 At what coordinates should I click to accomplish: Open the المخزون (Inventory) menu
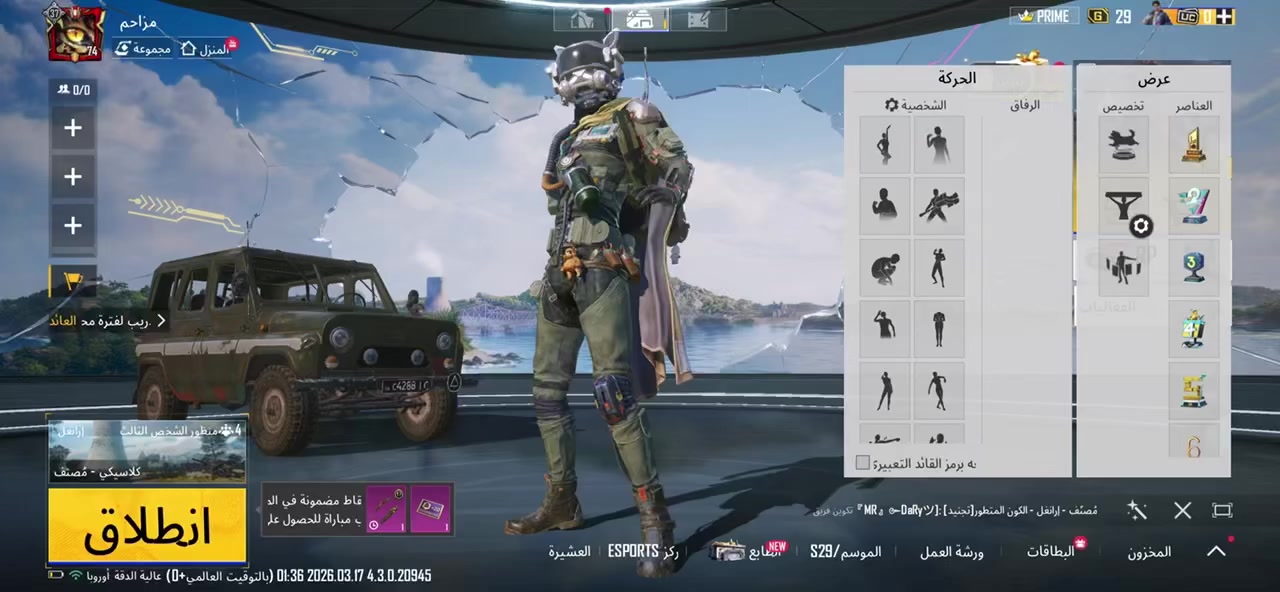(x=1149, y=551)
